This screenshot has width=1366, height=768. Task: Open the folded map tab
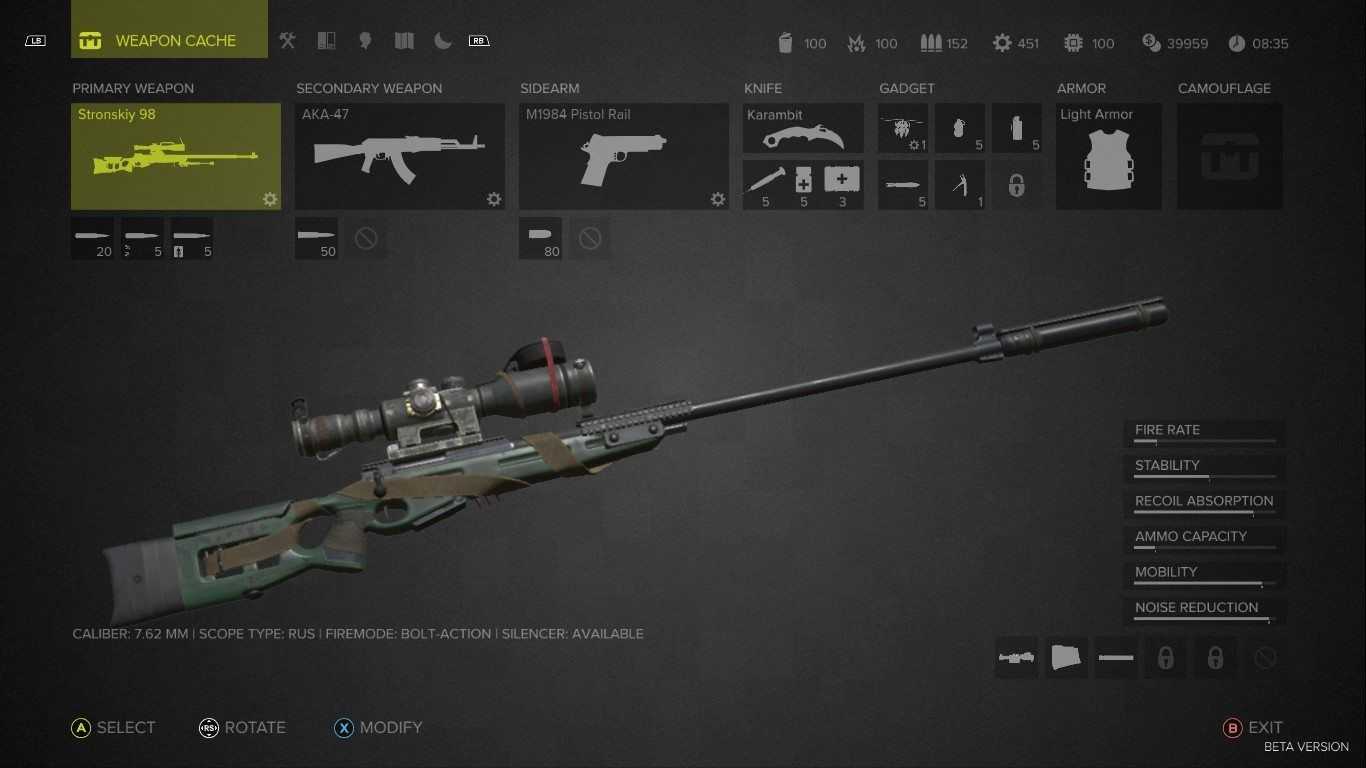coord(404,41)
